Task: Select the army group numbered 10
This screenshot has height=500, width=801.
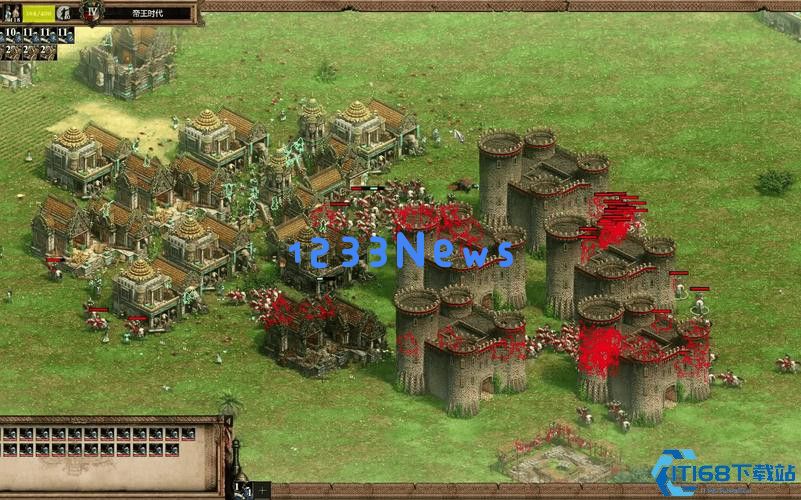Action: pyautogui.click(x=11, y=34)
